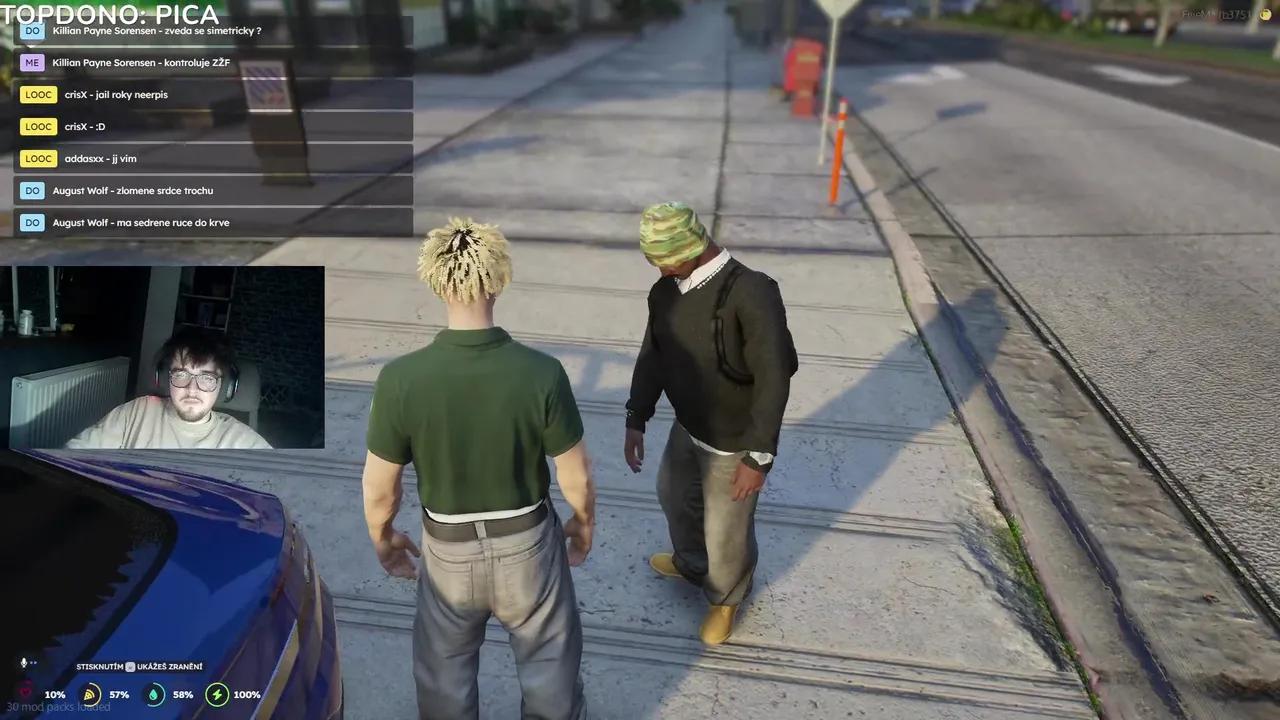Click the pizza food status icon
This screenshot has width=1280, height=720.
pos(91,694)
